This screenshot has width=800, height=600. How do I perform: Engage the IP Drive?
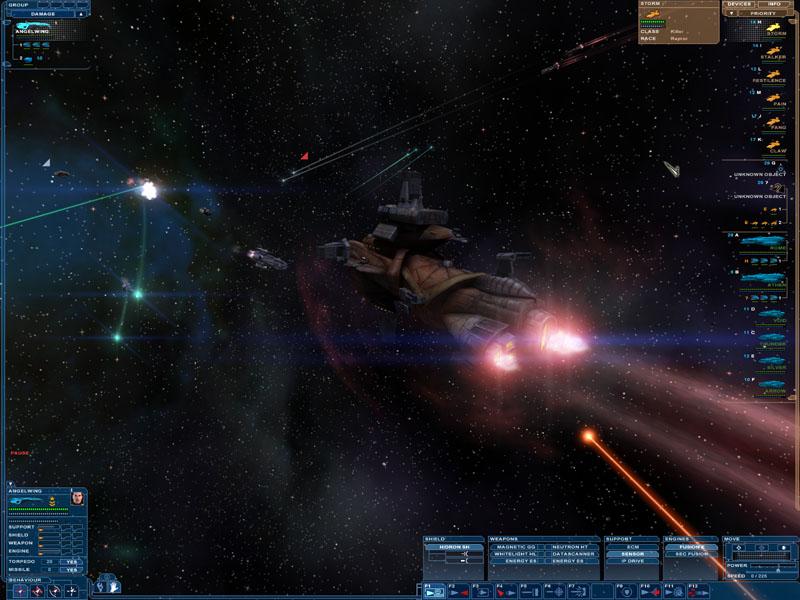(631, 561)
